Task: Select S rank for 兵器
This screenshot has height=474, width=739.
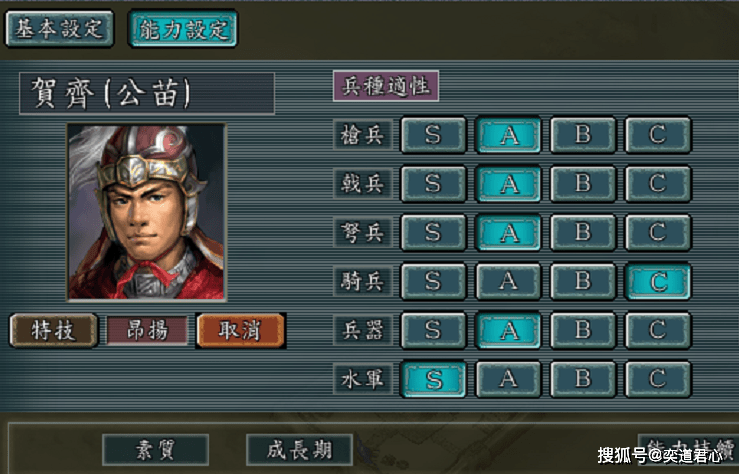Action: click(x=433, y=329)
